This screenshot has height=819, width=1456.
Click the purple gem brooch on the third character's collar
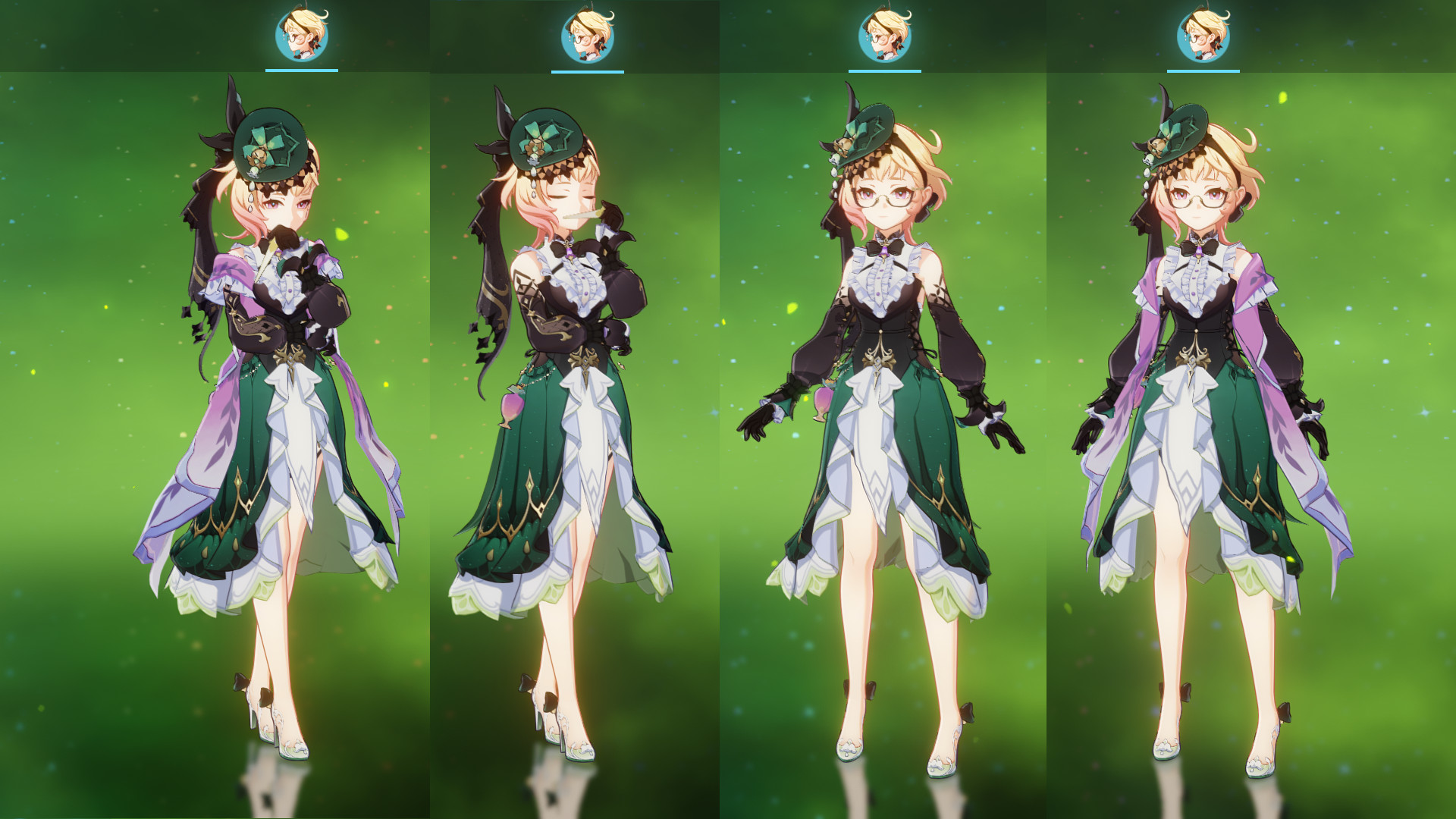(x=885, y=250)
